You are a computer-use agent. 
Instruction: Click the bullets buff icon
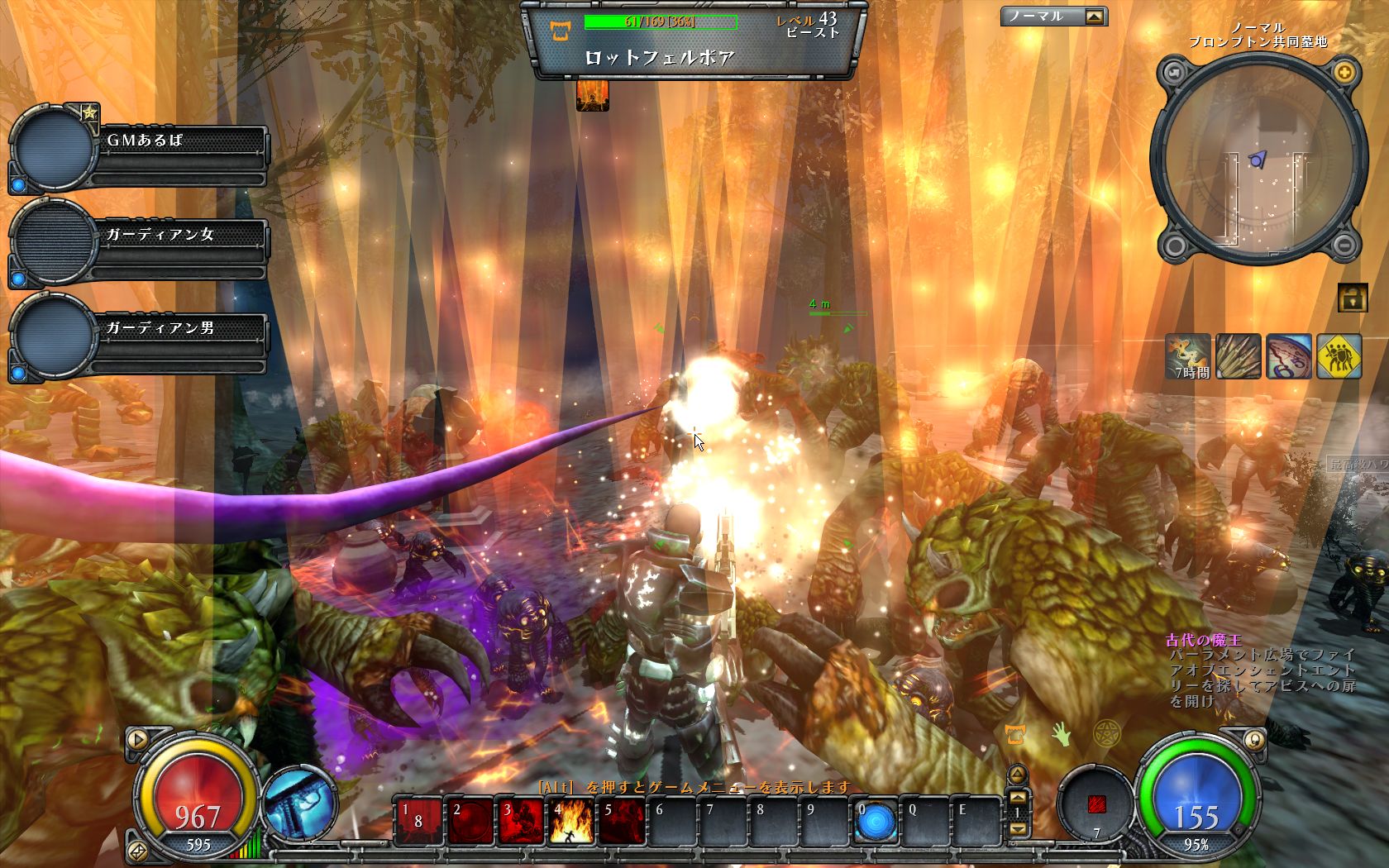1239,355
